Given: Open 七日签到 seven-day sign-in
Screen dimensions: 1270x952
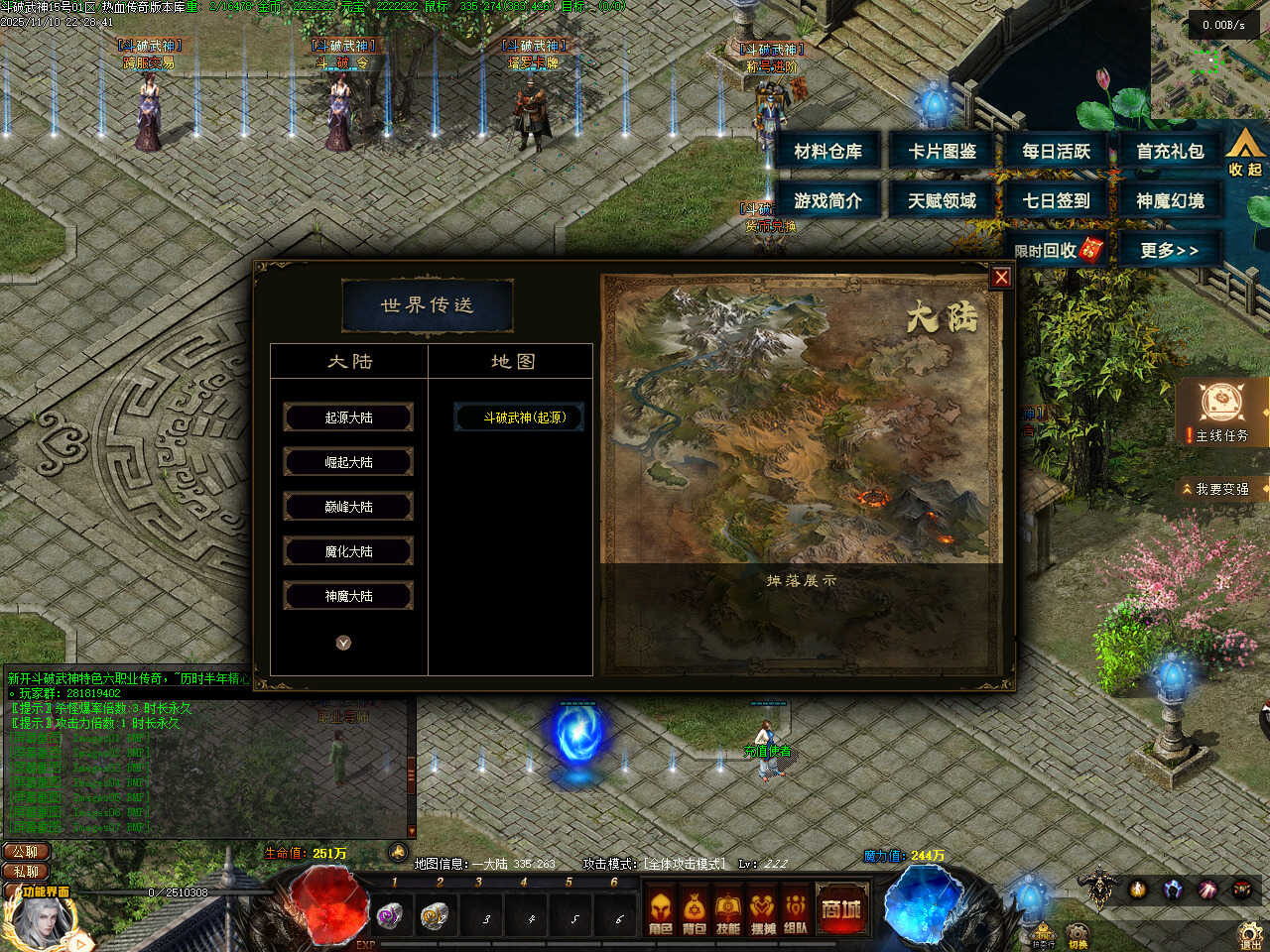Looking at the screenshot, I should coord(1056,200).
